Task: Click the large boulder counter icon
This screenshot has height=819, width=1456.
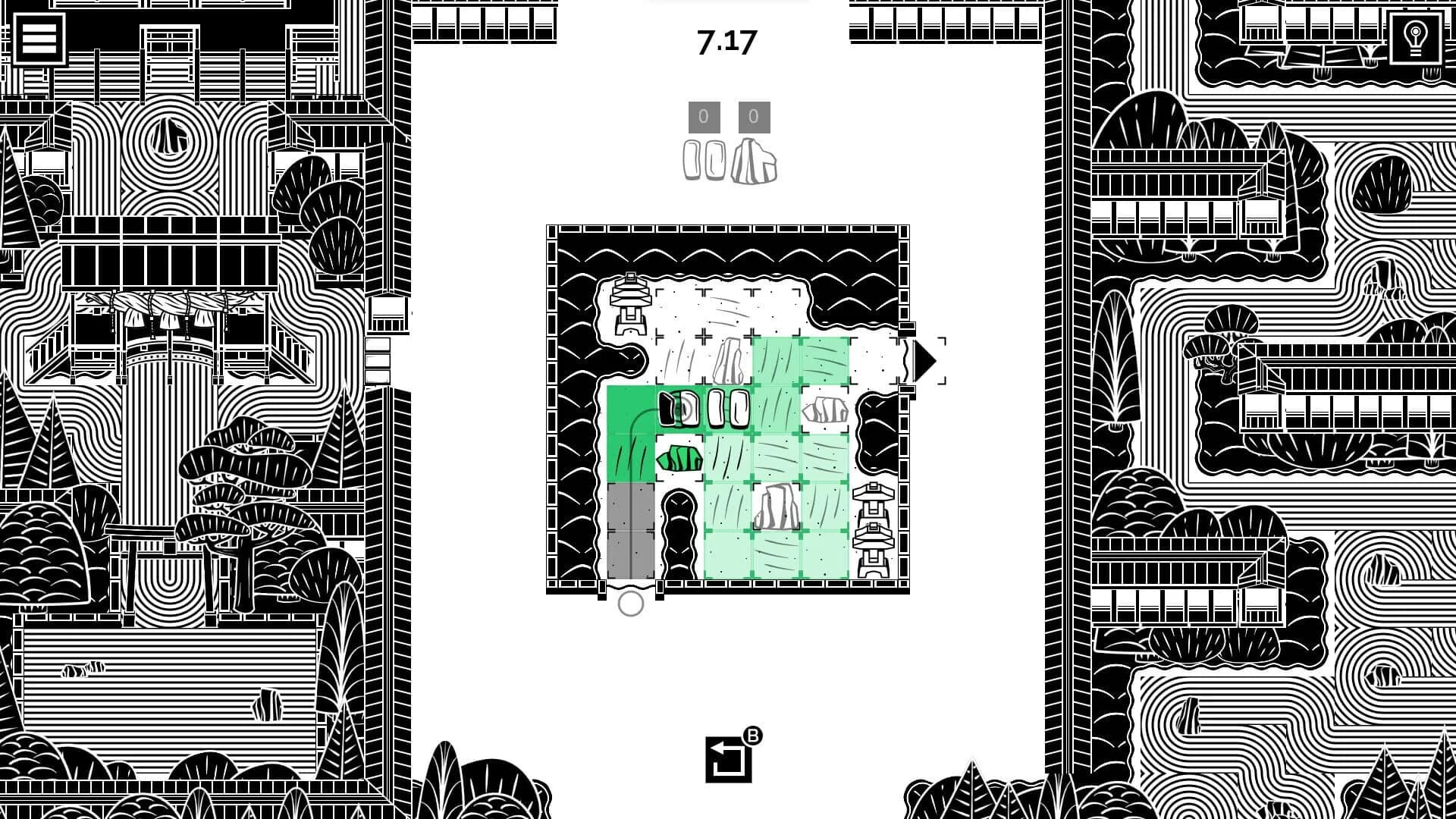Action: tap(755, 159)
